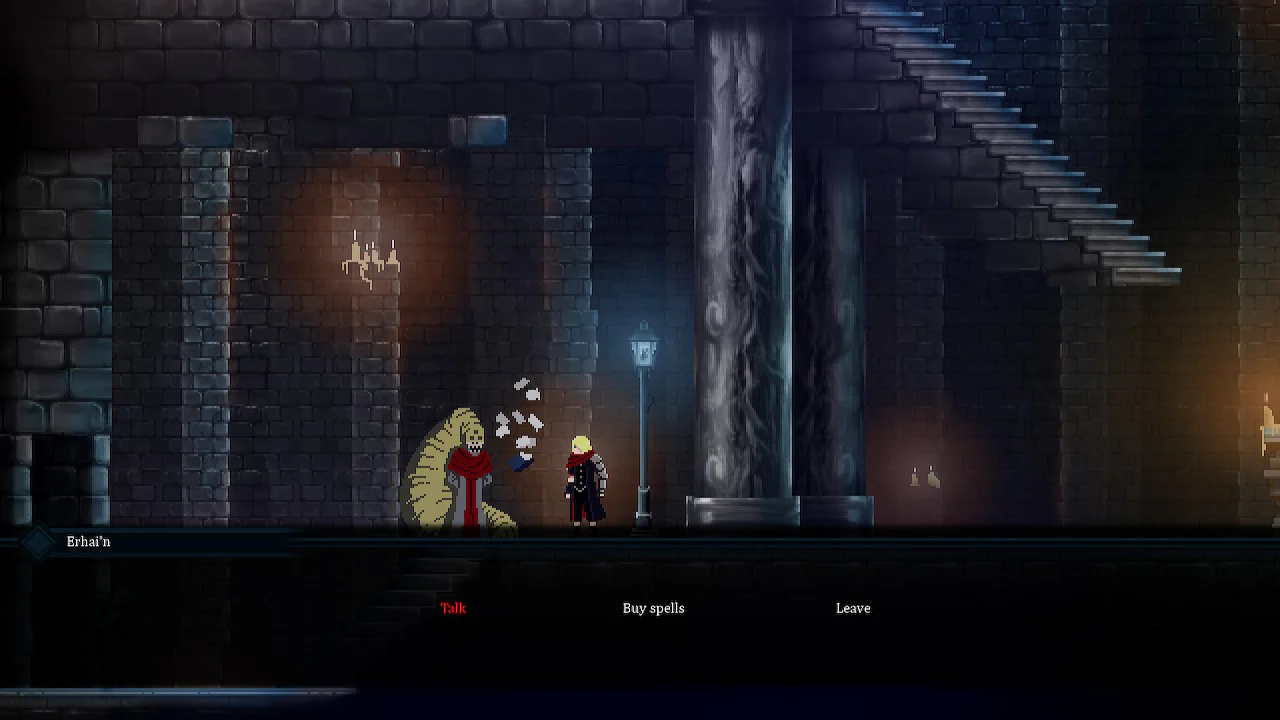
Task: Switch selection to Buy spells option
Action: [x=653, y=608]
